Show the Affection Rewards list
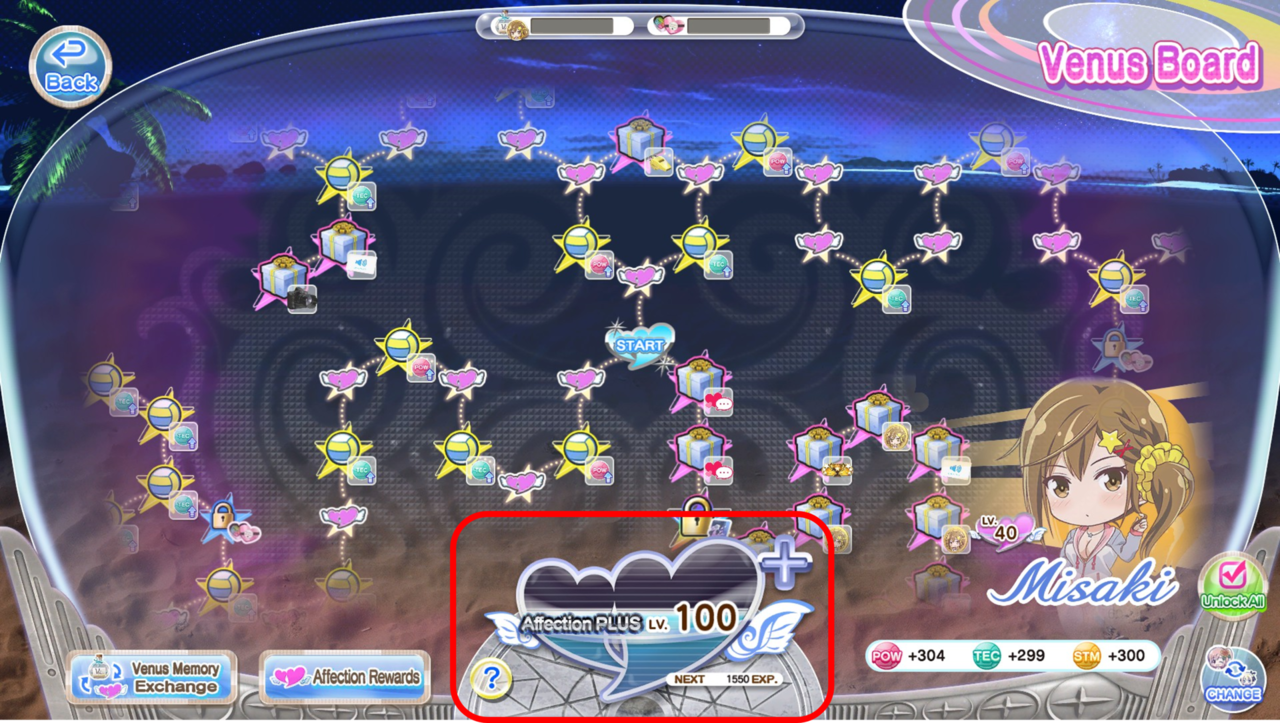 pyautogui.click(x=345, y=677)
